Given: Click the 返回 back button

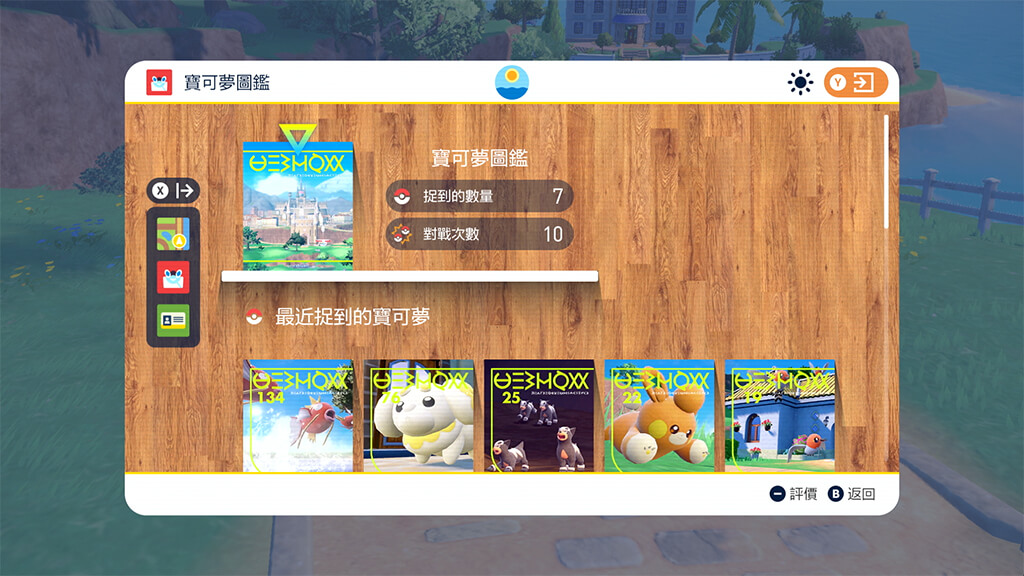Looking at the screenshot, I should (852, 494).
